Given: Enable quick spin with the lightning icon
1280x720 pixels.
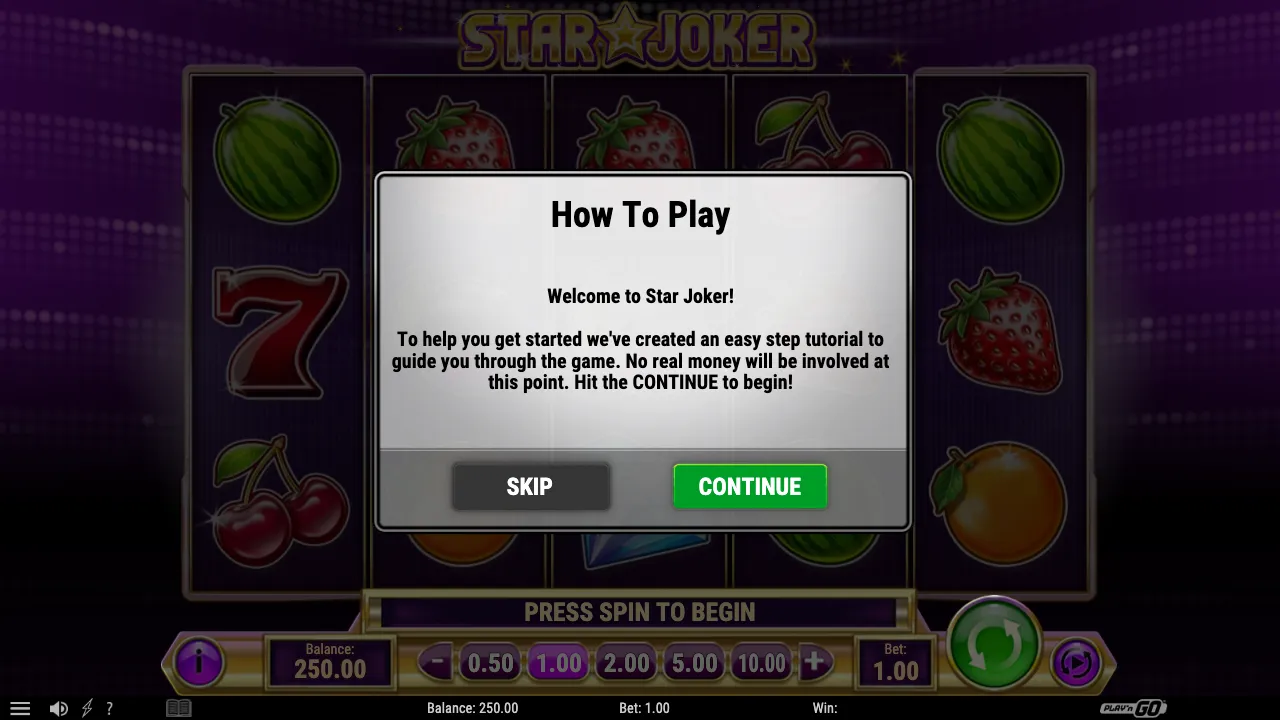Looking at the screenshot, I should pyautogui.click(x=85, y=707).
